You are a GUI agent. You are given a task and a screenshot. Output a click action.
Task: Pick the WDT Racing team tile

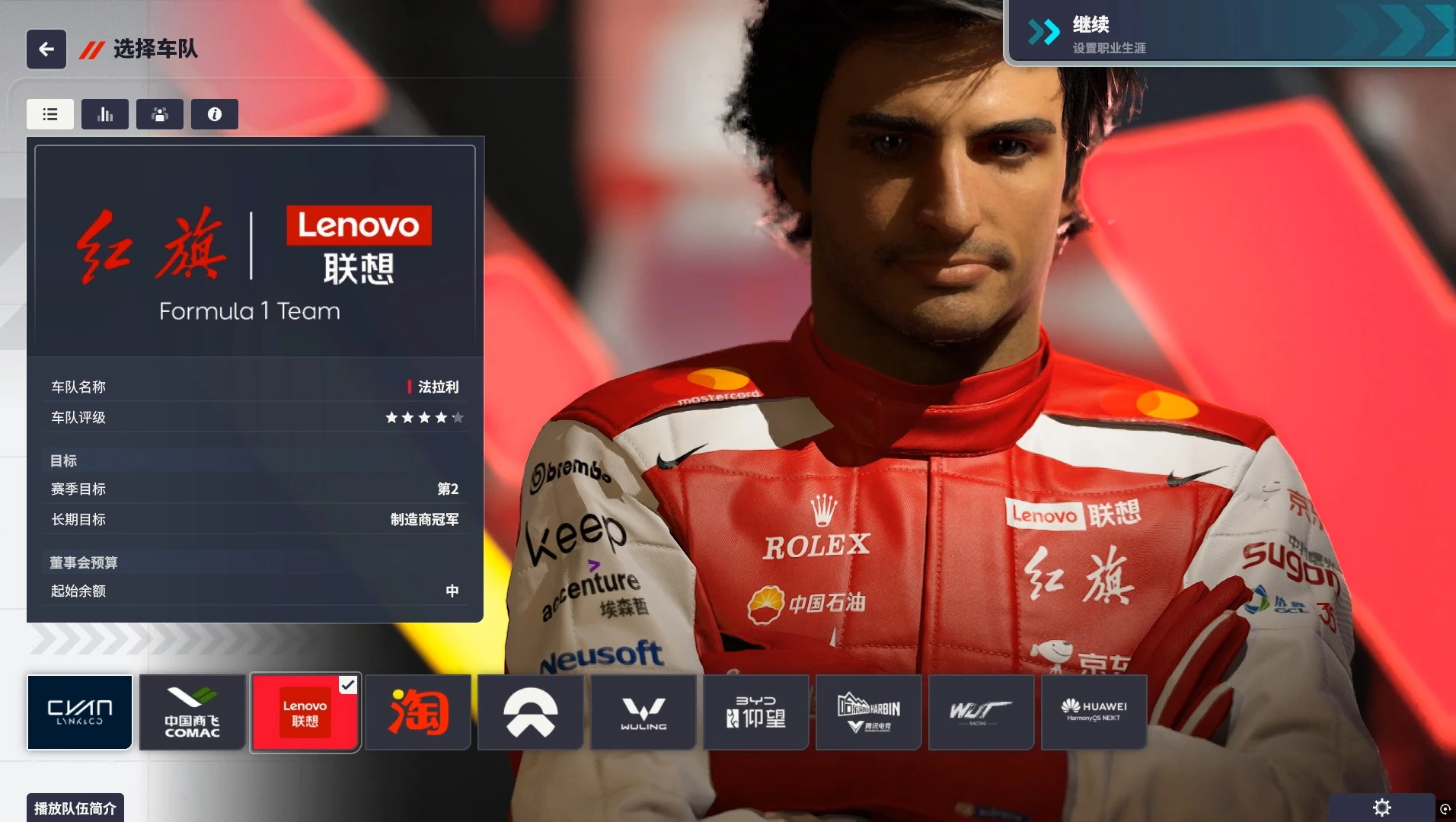[982, 712]
